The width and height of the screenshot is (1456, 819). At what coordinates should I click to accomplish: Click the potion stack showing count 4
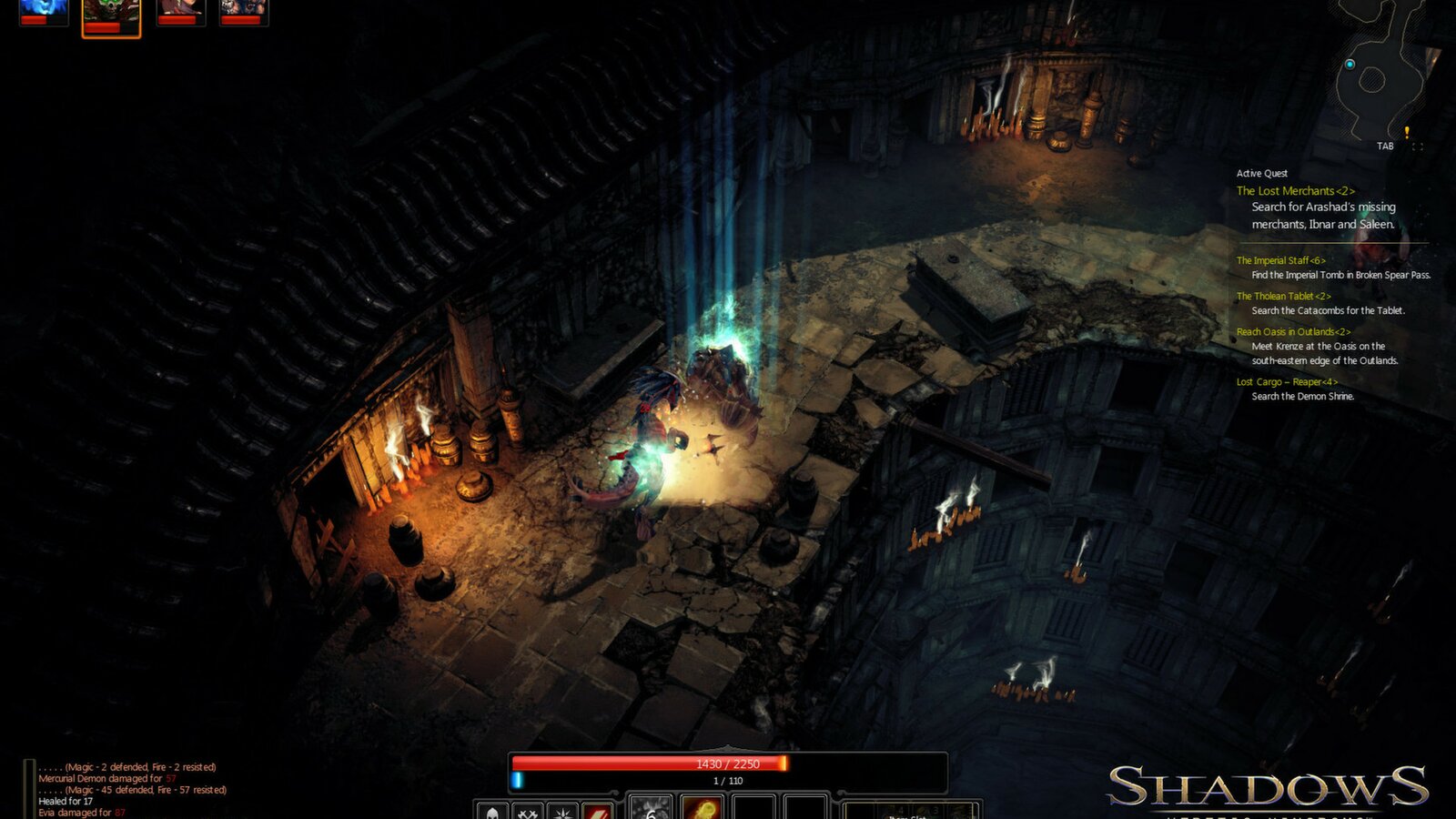coord(896,810)
